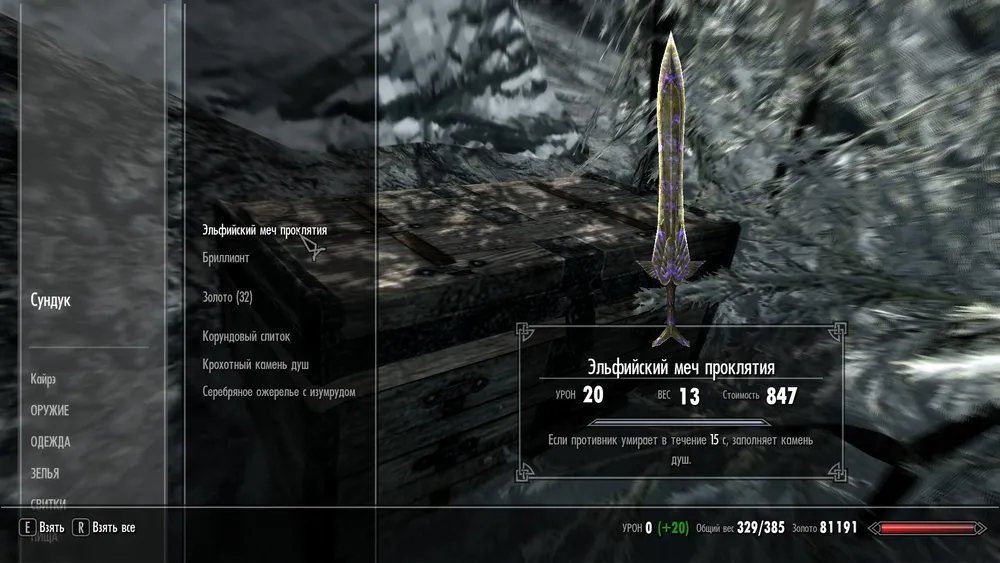Select the Эльфийский меч проклятия item
The width and height of the screenshot is (1000, 563).
click(264, 230)
